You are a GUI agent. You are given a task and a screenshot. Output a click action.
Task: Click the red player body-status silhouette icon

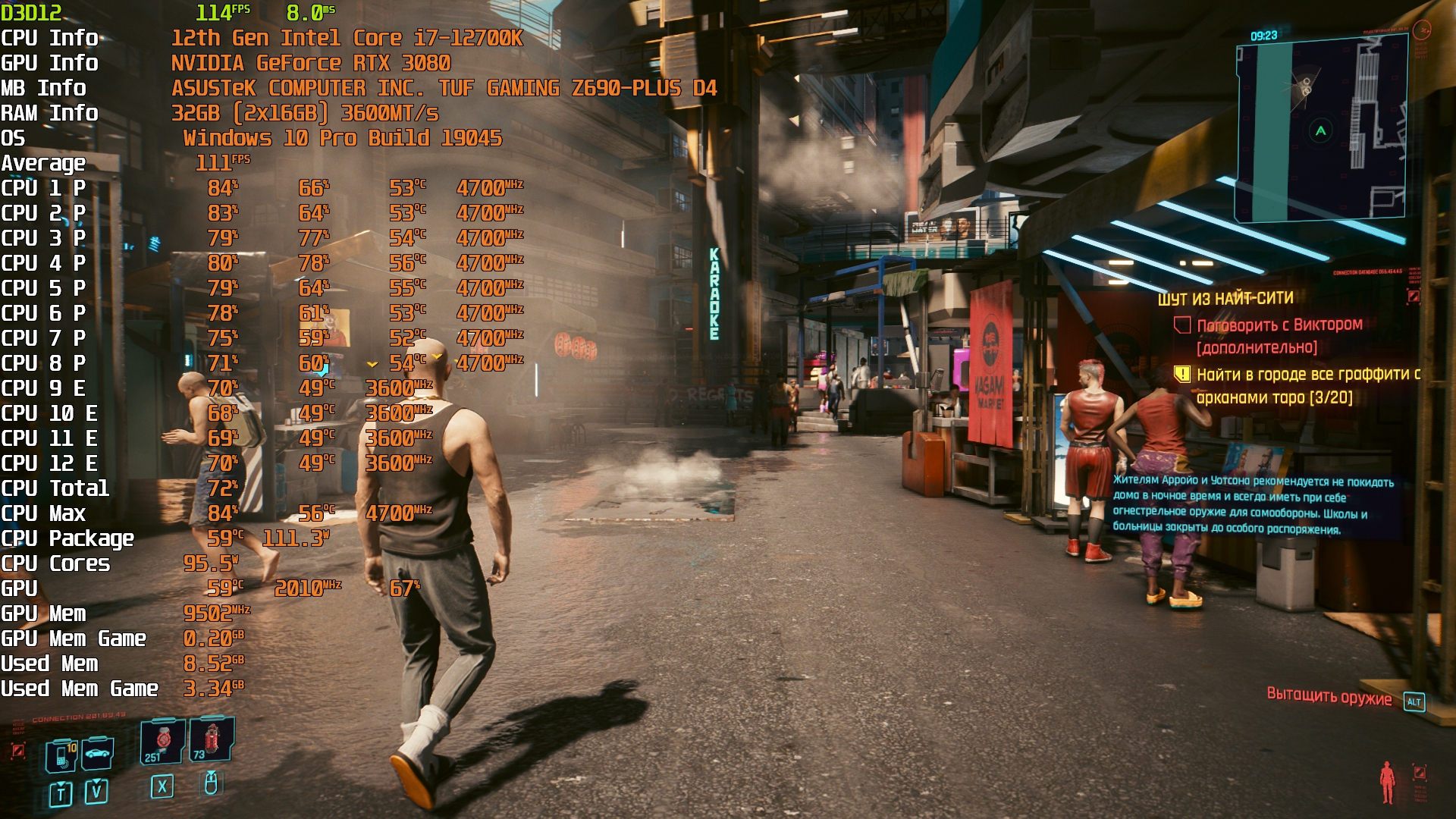pyautogui.click(x=1387, y=782)
